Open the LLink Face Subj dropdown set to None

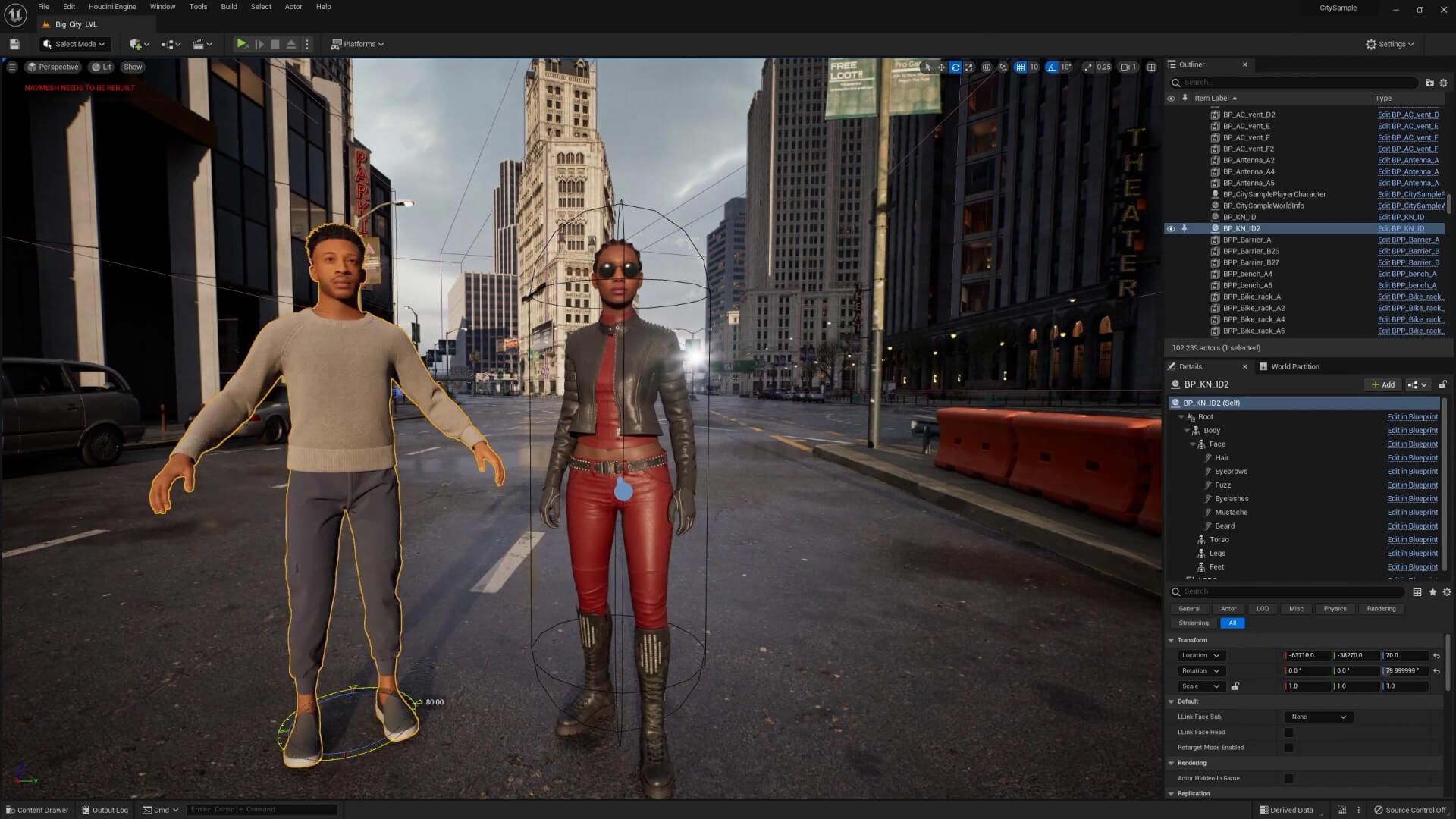tap(1318, 716)
